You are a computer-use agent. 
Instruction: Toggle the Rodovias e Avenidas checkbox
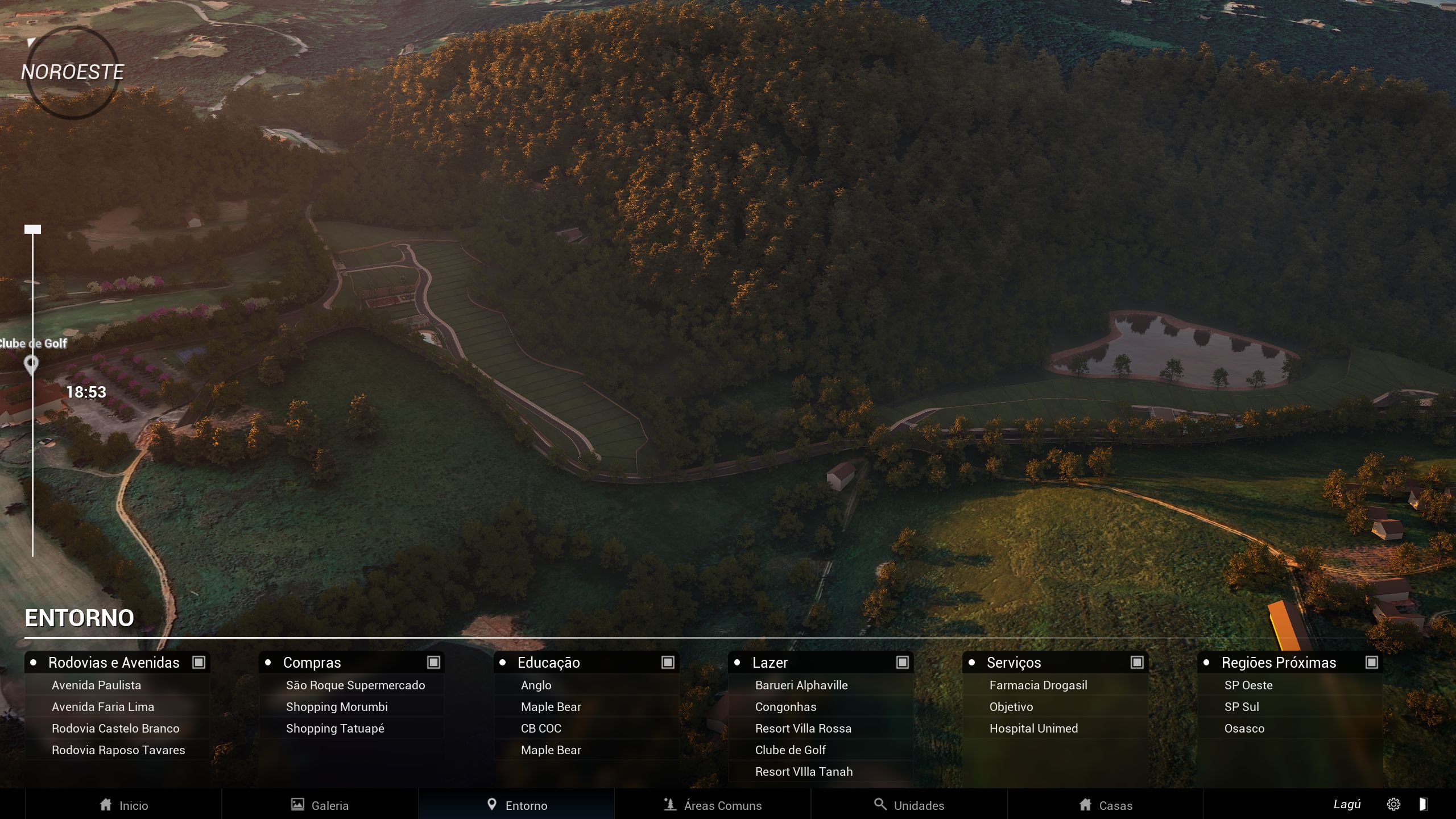pos(198,662)
